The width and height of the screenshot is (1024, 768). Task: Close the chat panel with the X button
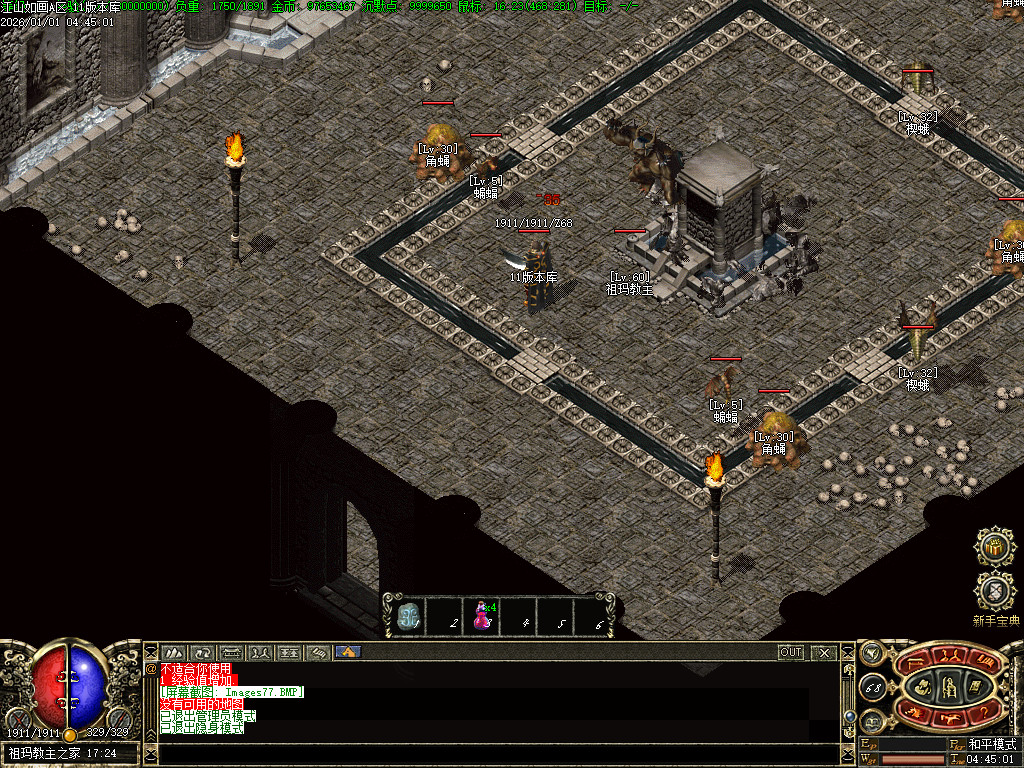coord(824,653)
